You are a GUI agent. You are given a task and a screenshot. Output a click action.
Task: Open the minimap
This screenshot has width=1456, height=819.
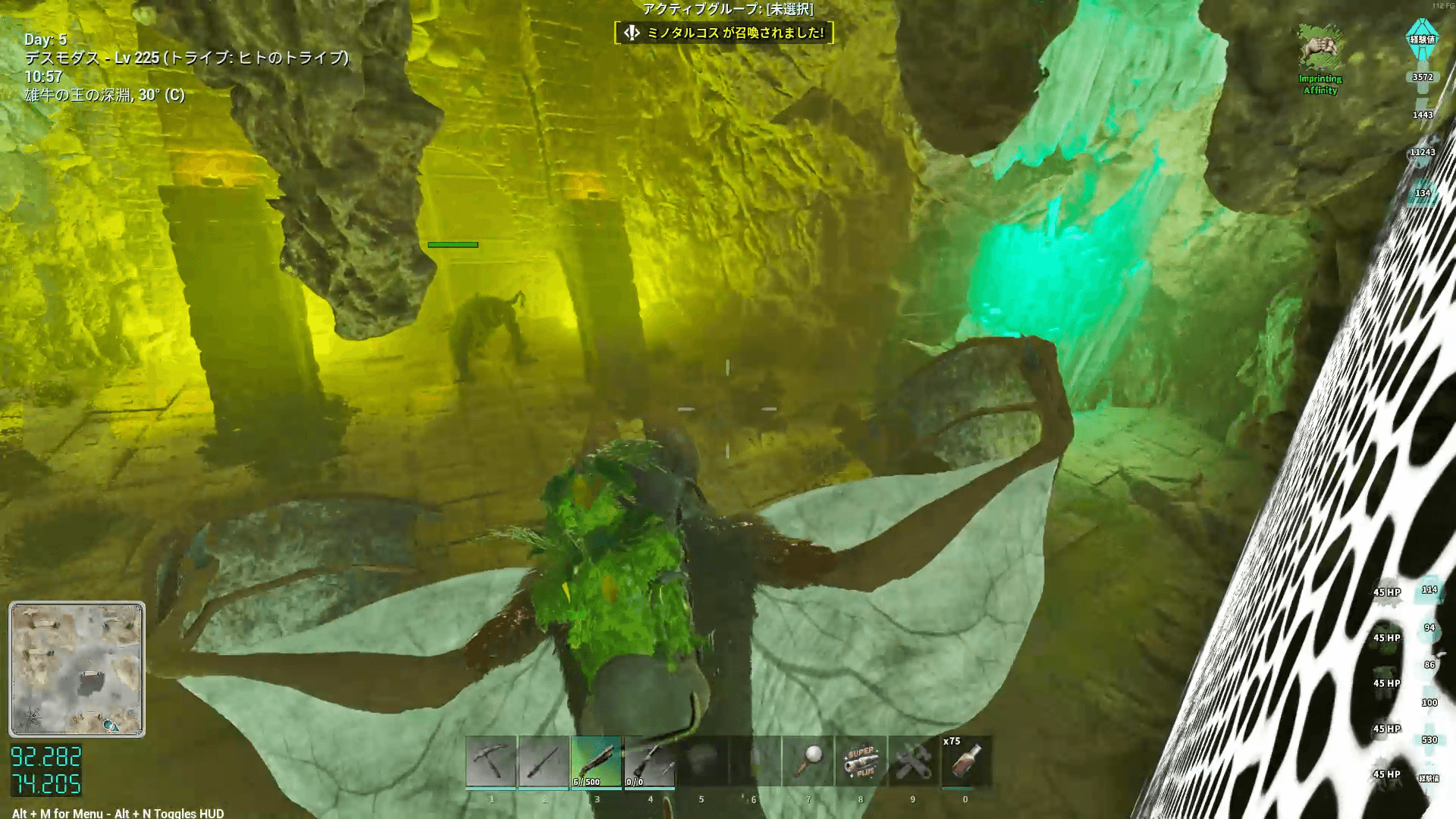[77, 669]
